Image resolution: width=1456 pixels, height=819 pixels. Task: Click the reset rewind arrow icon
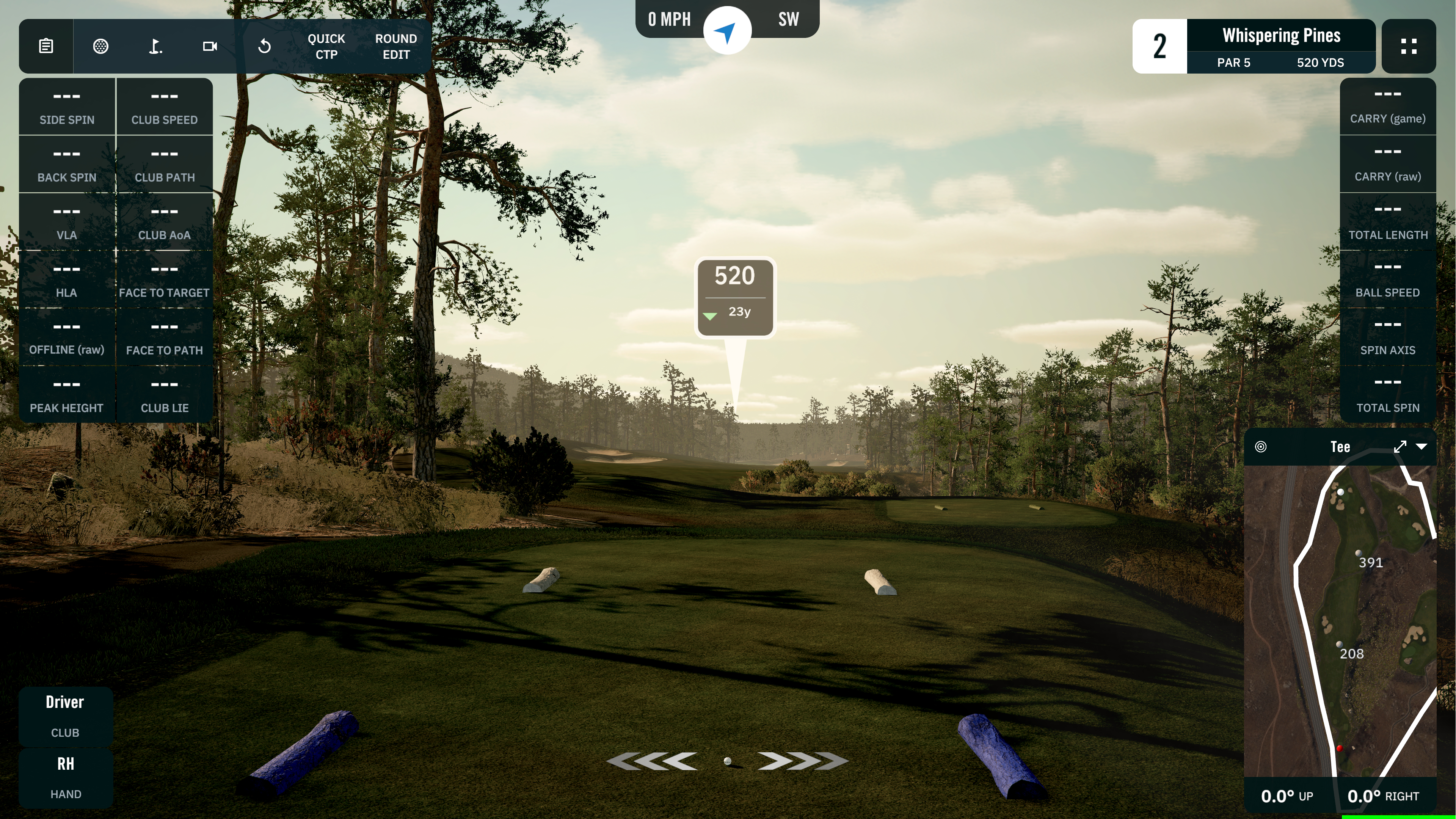point(264,46)
